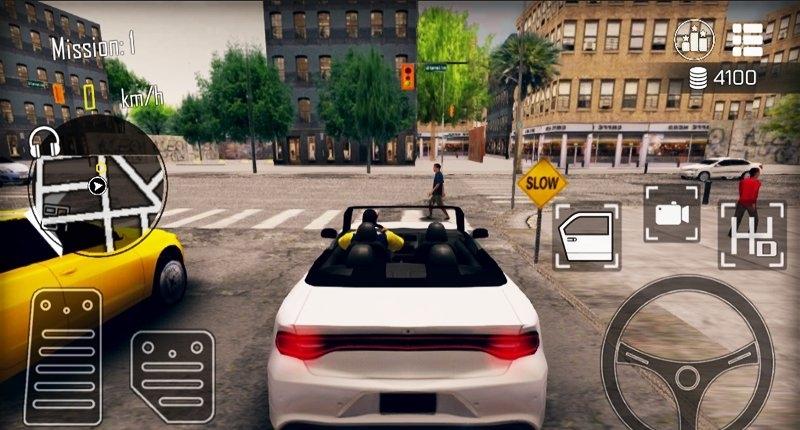Toggle the headphones audio icon
This screenshot has width=800, height=430.
(x=43, y=139)
